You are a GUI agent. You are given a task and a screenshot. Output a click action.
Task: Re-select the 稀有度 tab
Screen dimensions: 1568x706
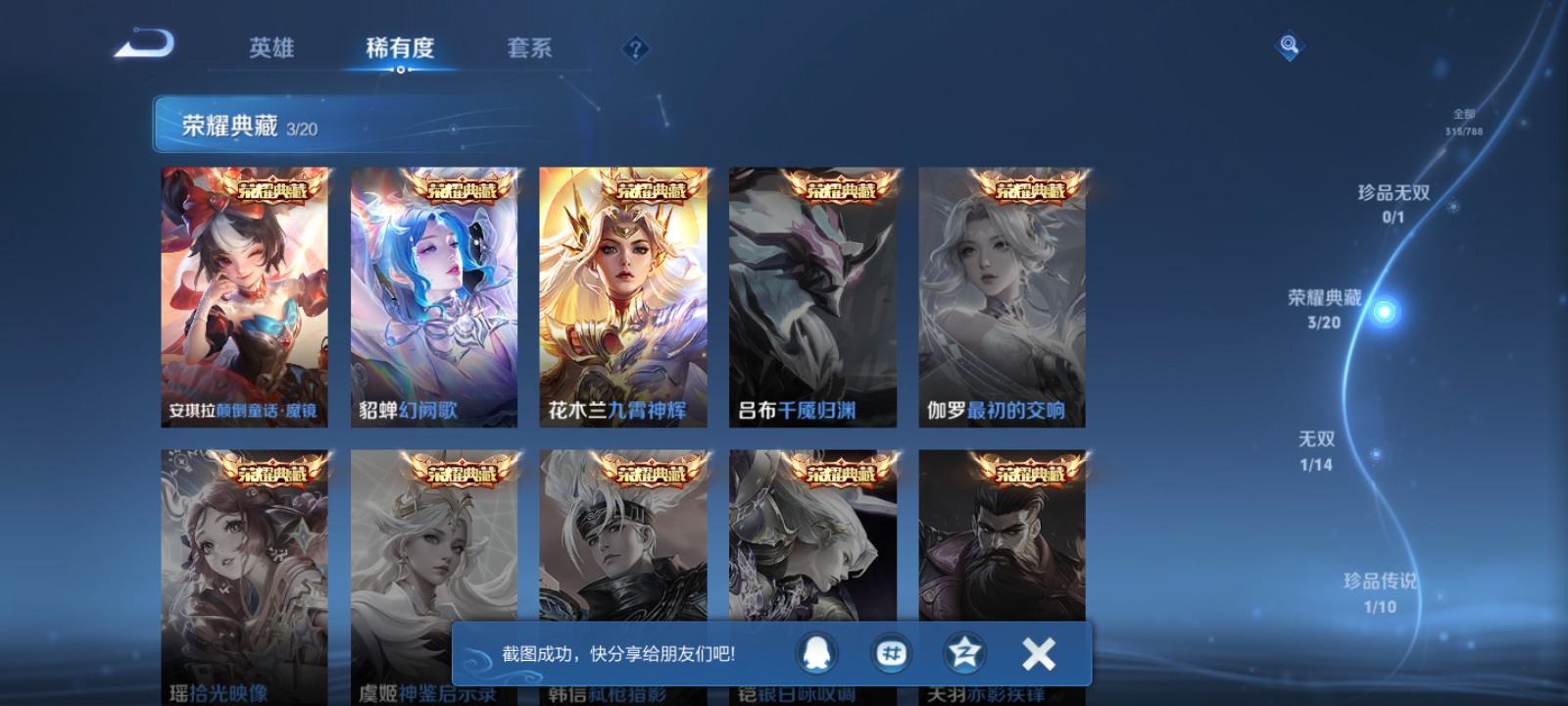coord(398,46)
